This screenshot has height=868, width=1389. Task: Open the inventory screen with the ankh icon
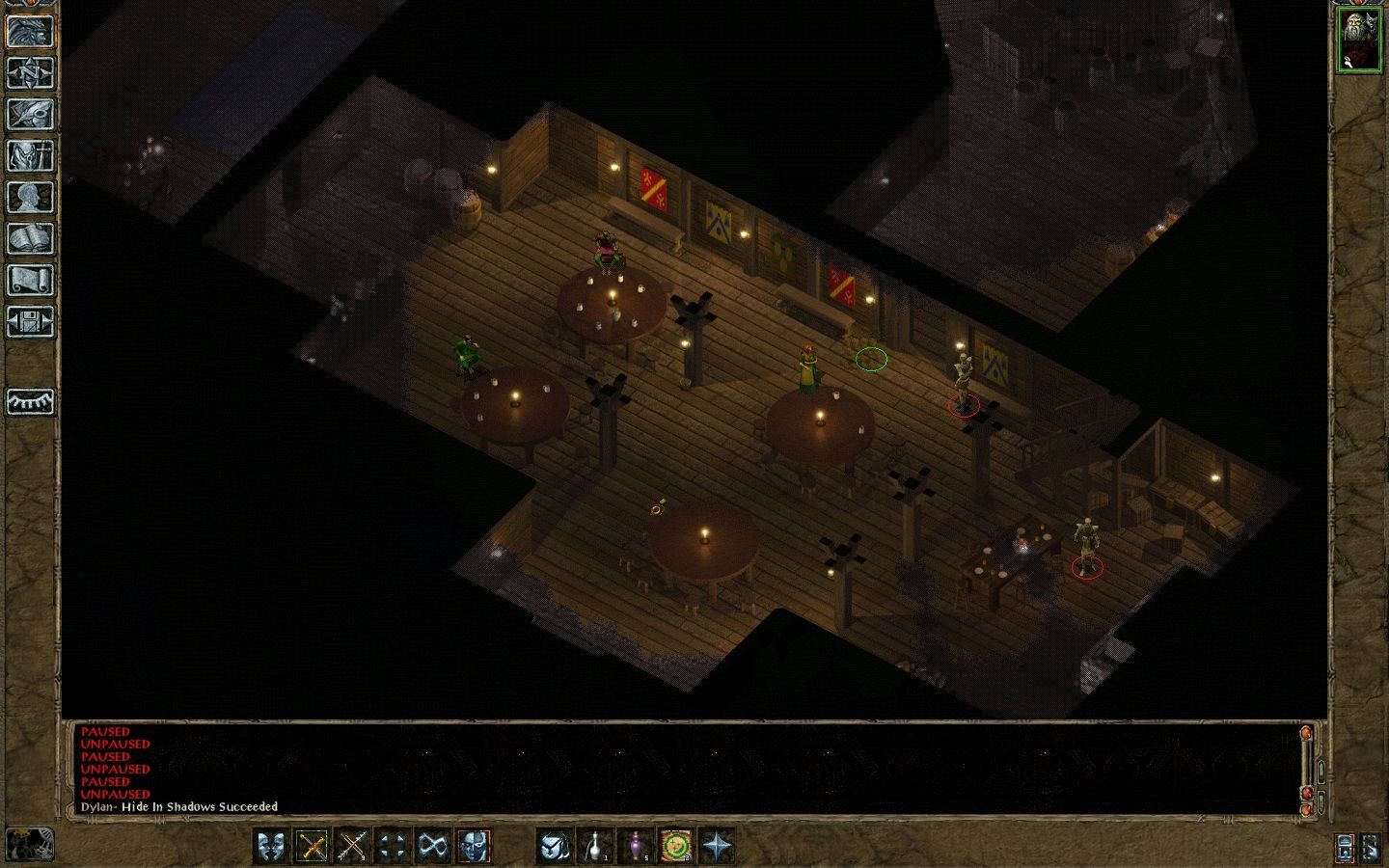click(30, 155)
